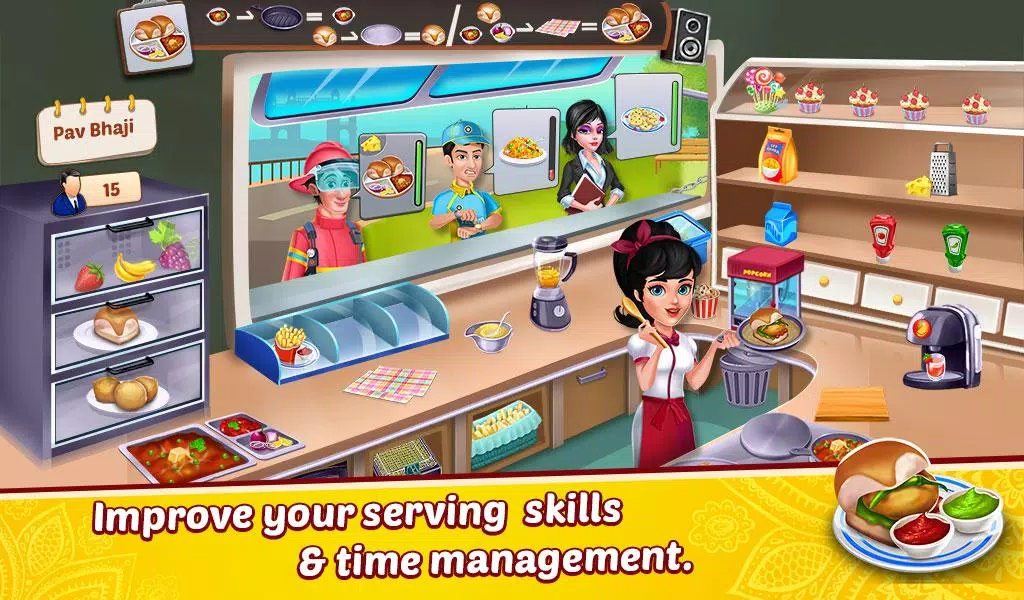Toggle the speaker sound icon
Viewport: 1024px width, 600px height.
689,36
